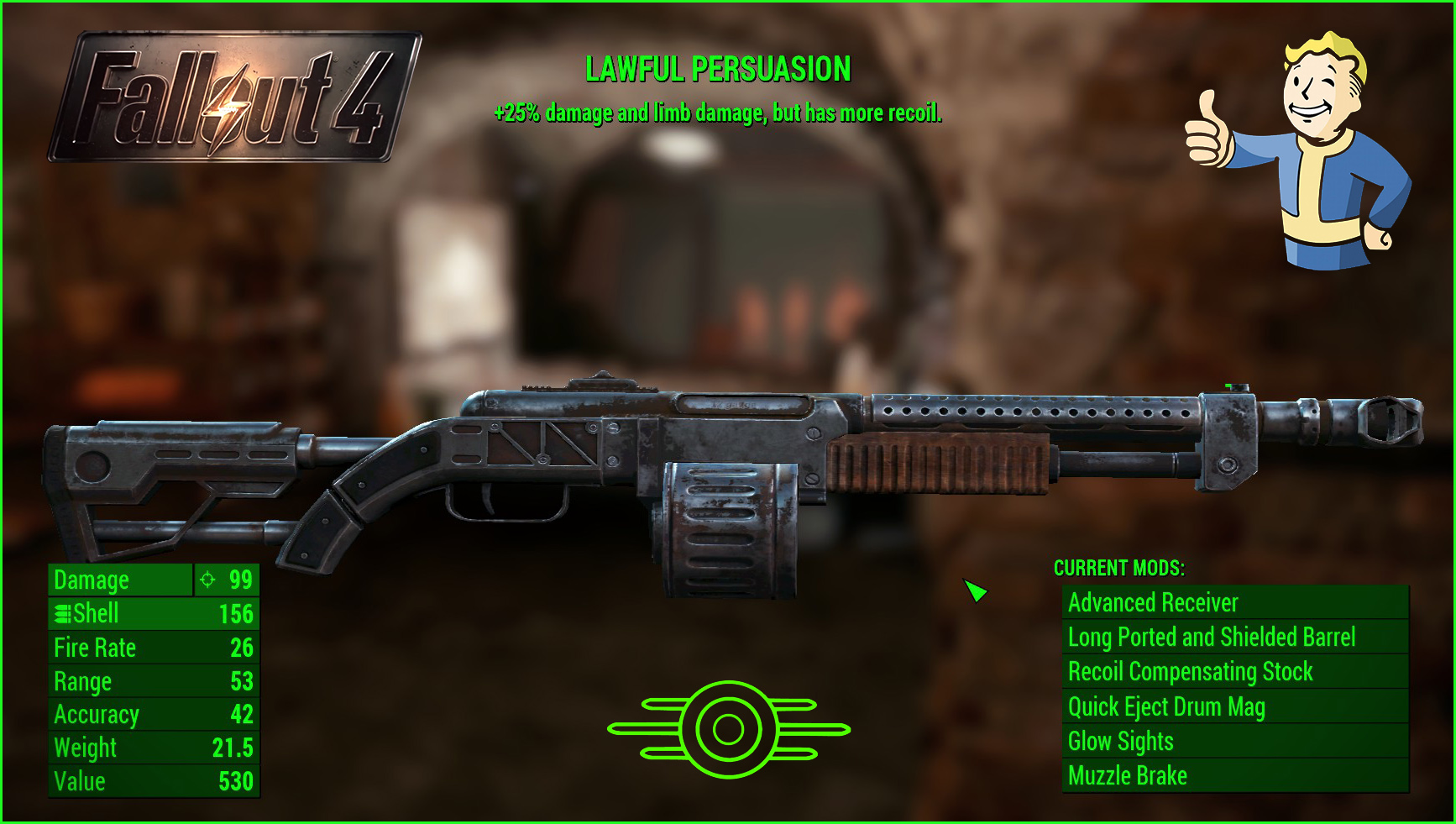Choose Long Ported and Shielded Barrel
The image size is (1456, 824).
pos(1234,637)
